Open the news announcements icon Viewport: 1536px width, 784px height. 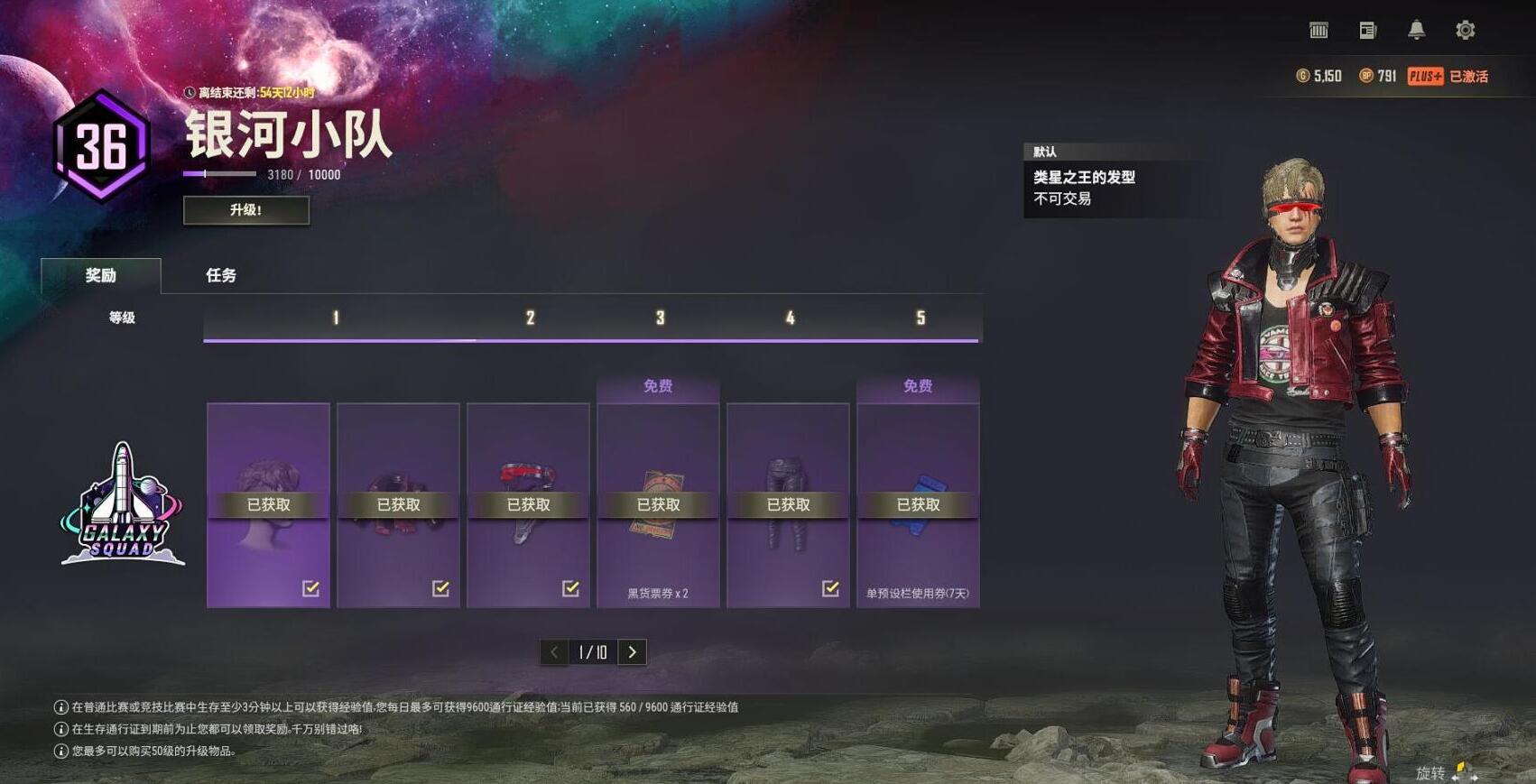click(x=1366, y=29)
